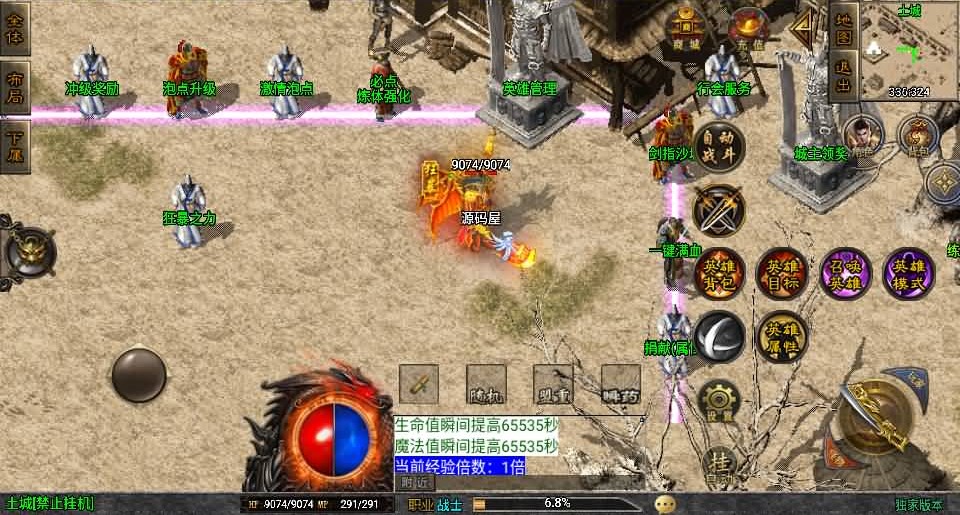Open the 设置 gear settings icon
960x515 pixels.
click(x=717, y=401)
